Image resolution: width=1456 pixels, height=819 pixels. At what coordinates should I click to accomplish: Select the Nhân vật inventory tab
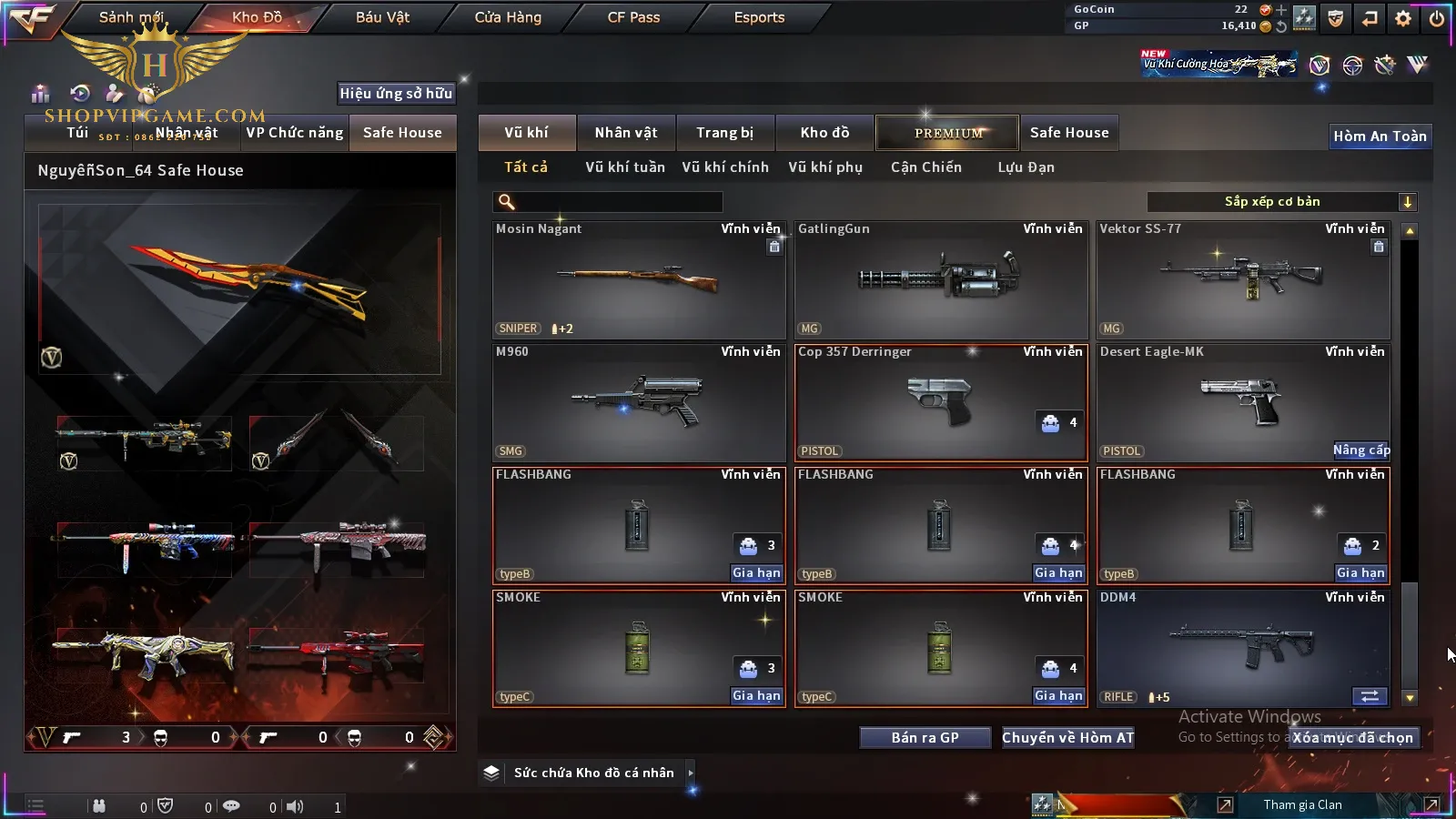626,133
